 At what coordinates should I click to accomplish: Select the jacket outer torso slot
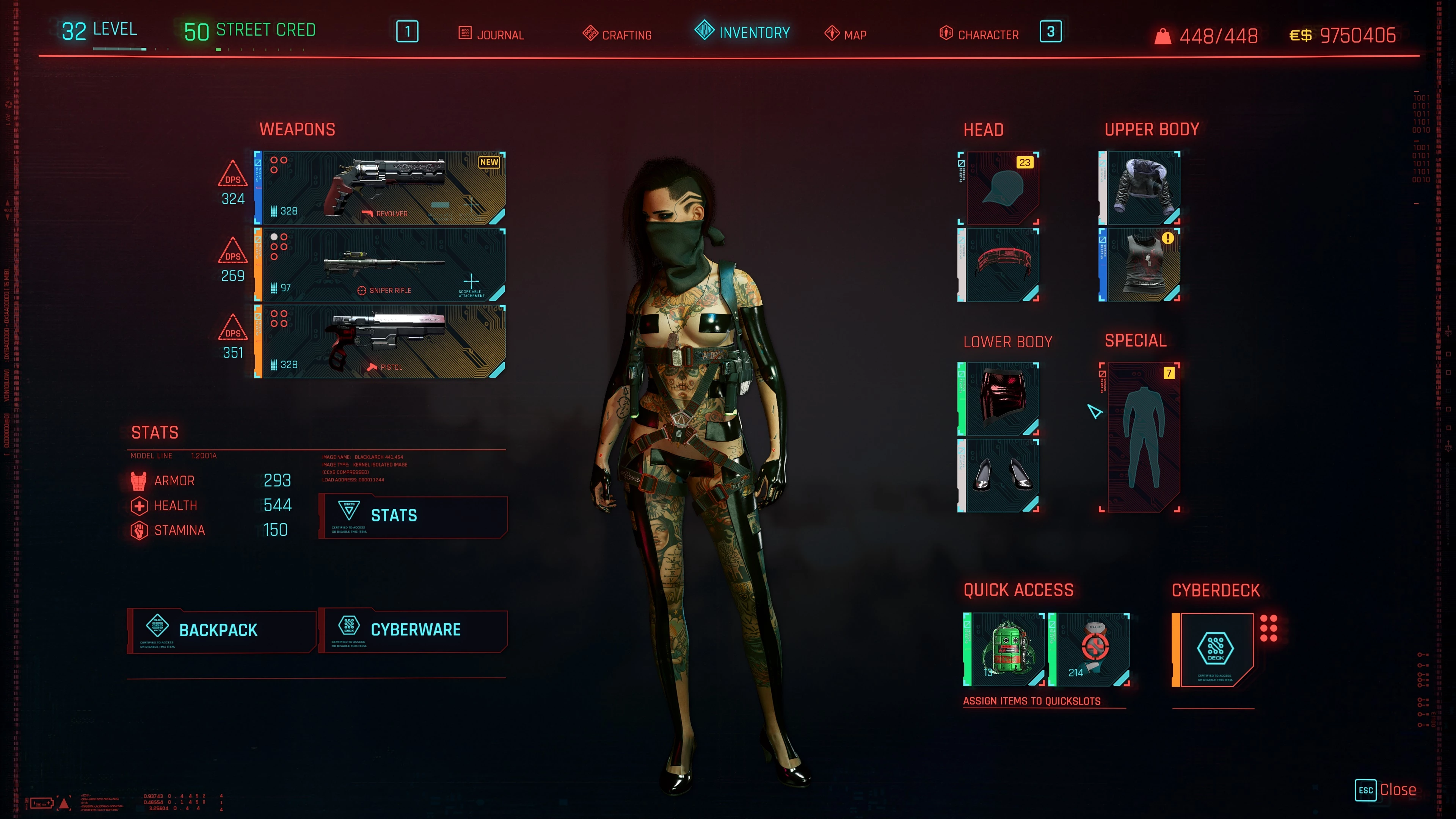tap(1140, 188)
